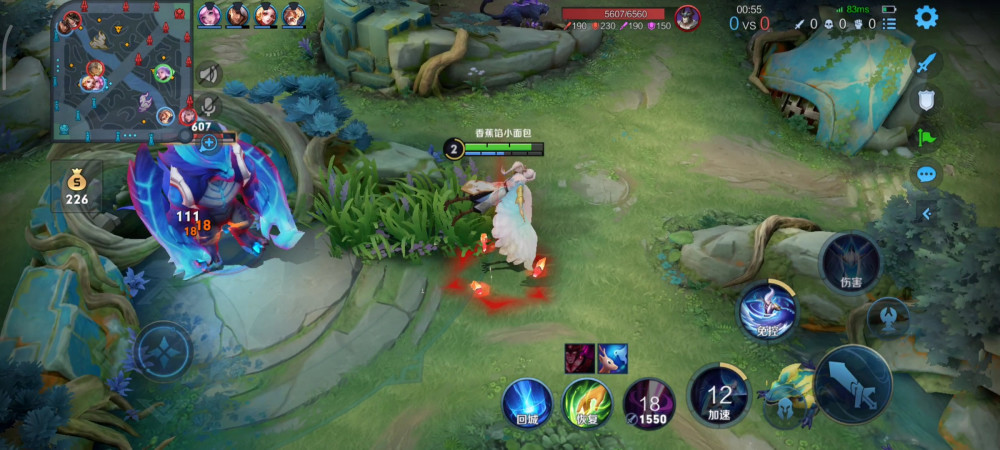Toggle the microphone voice chat icon
This screenshot has height=450, width=1000.
(x=208, y=104)
